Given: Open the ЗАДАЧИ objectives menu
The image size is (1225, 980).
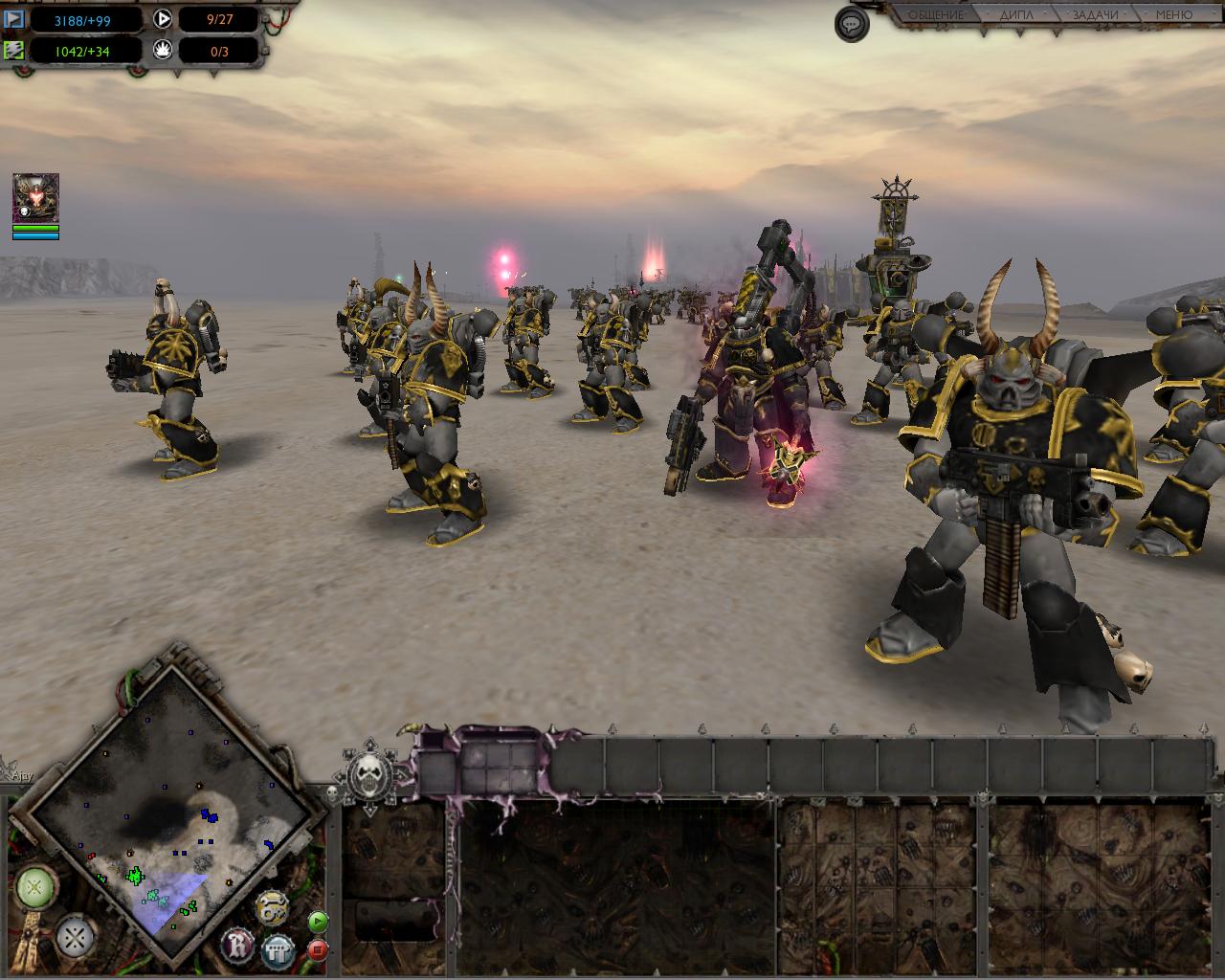Looking at the screenshot, I should point(1096,15).
